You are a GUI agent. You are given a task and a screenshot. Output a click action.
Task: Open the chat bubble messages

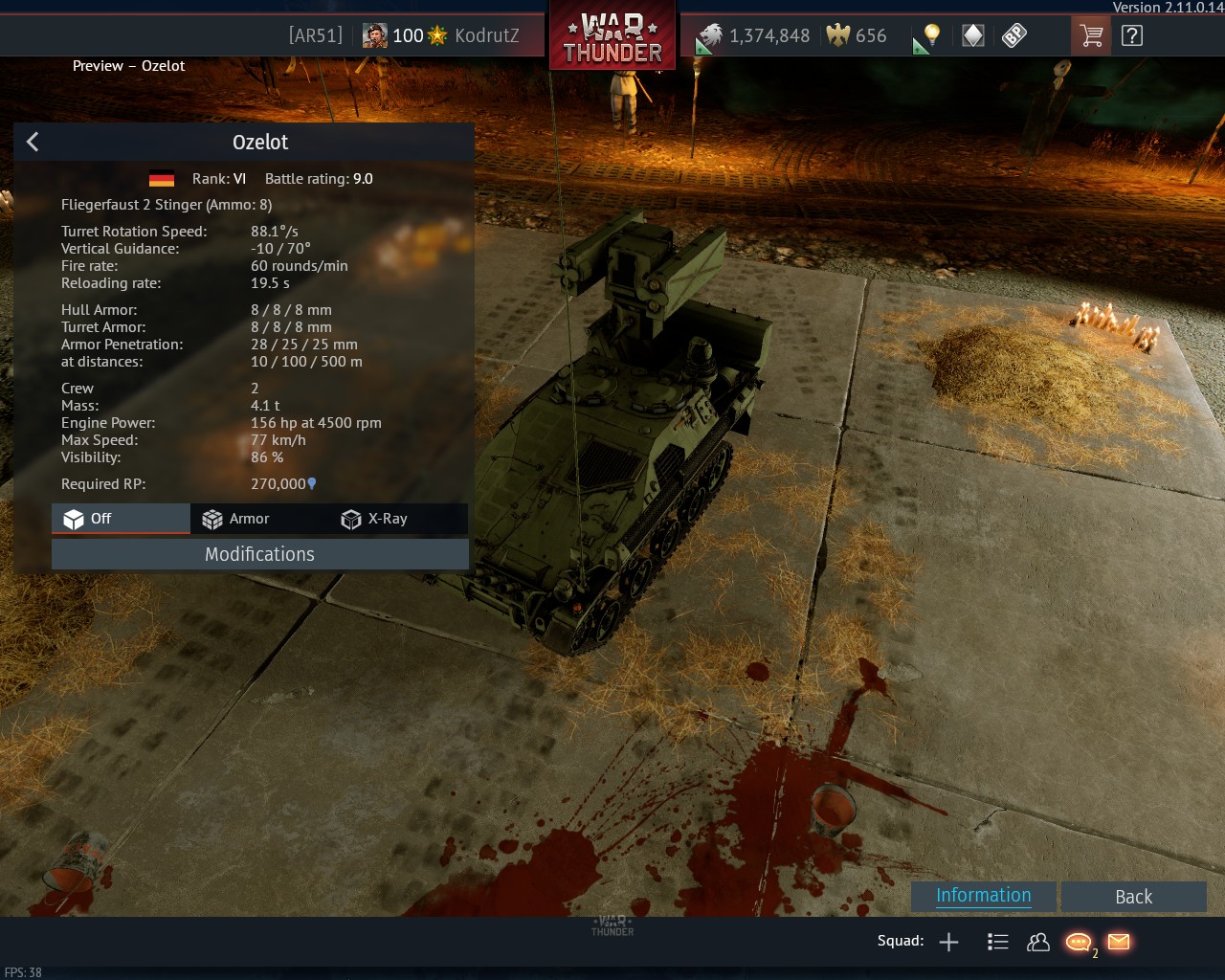click(x=1078, y=942)
